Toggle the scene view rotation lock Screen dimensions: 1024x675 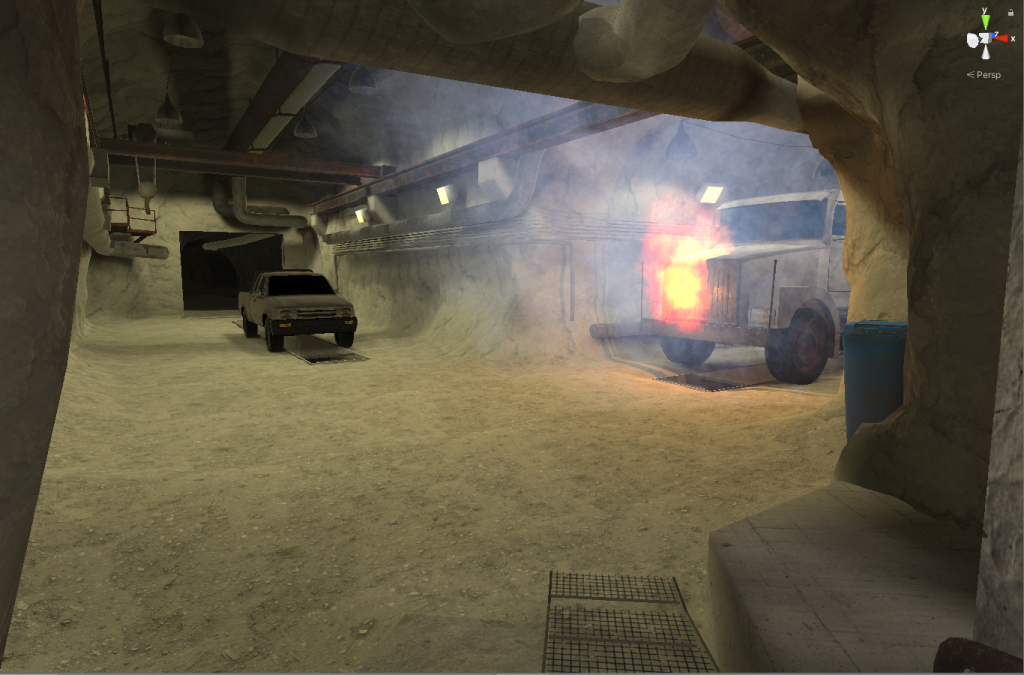pyautogui.click(x=1011, y=12)
